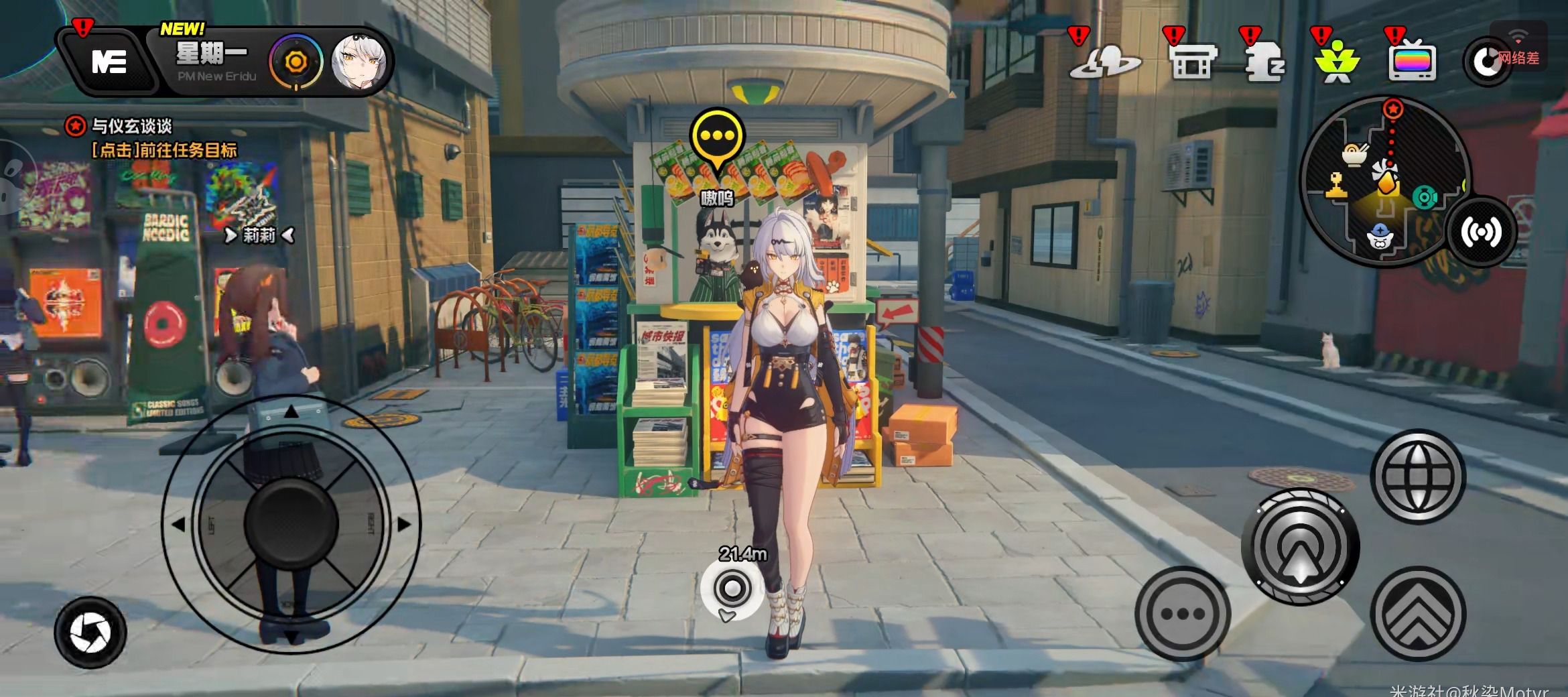Tap the yellow speech bubble above 嗷呜
Image resolution: width=1568 pixels, height=697 pixels.
718,139
